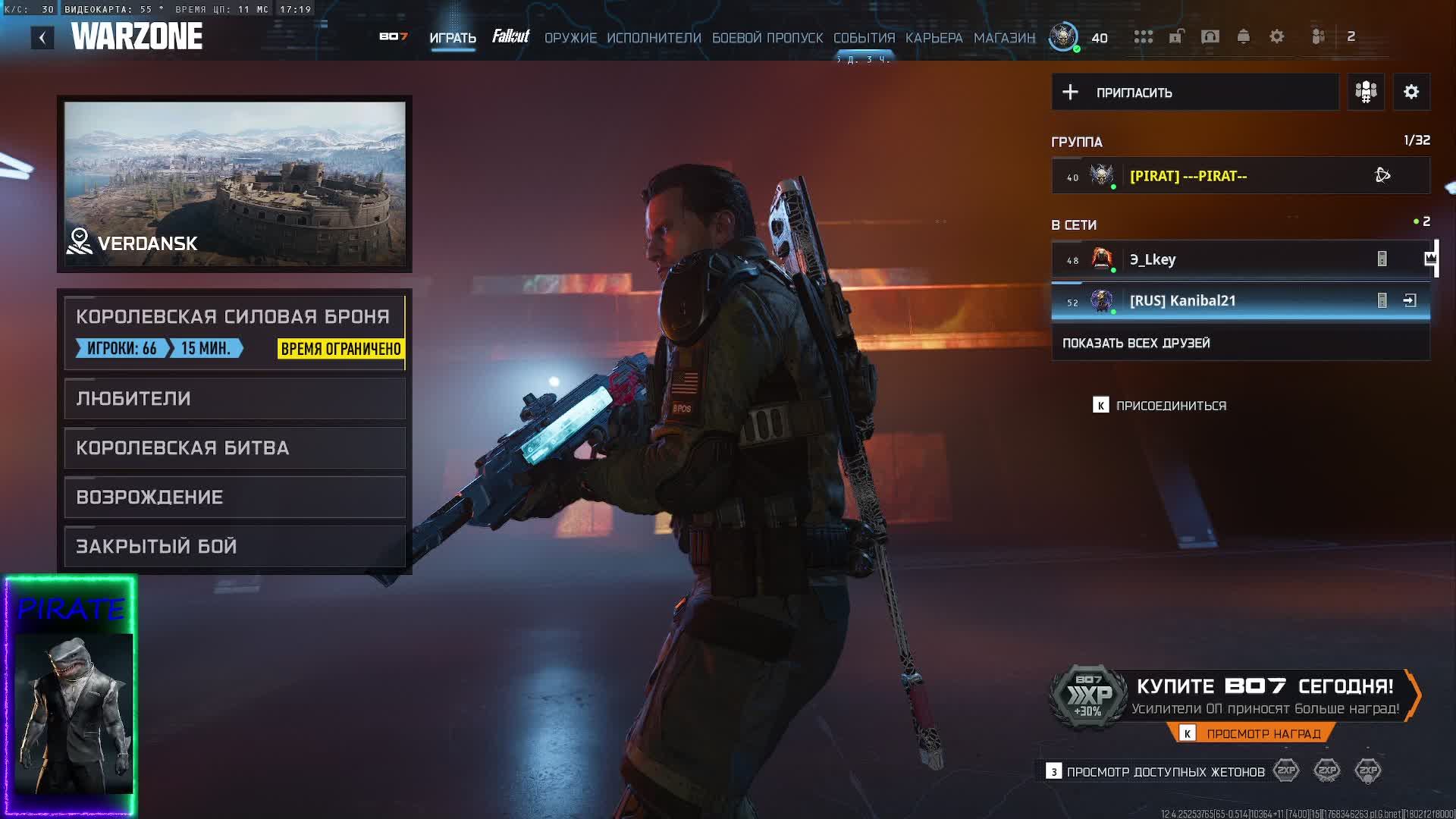
Task: Select the ЛЮБИТЕЛИ mode
Action: (x=234, y=398)
